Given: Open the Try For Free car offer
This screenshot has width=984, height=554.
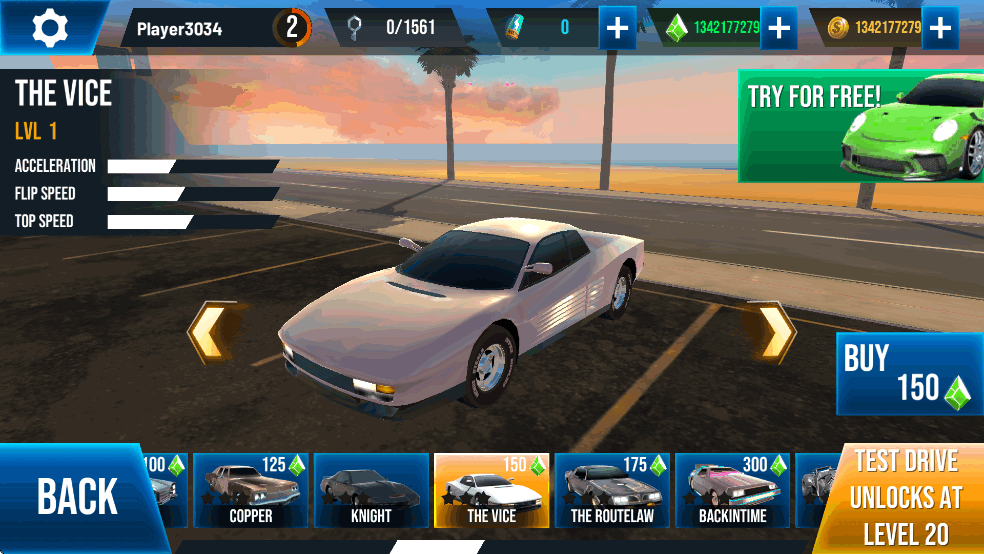Looking at the screenshot, I should pos(860,126).
